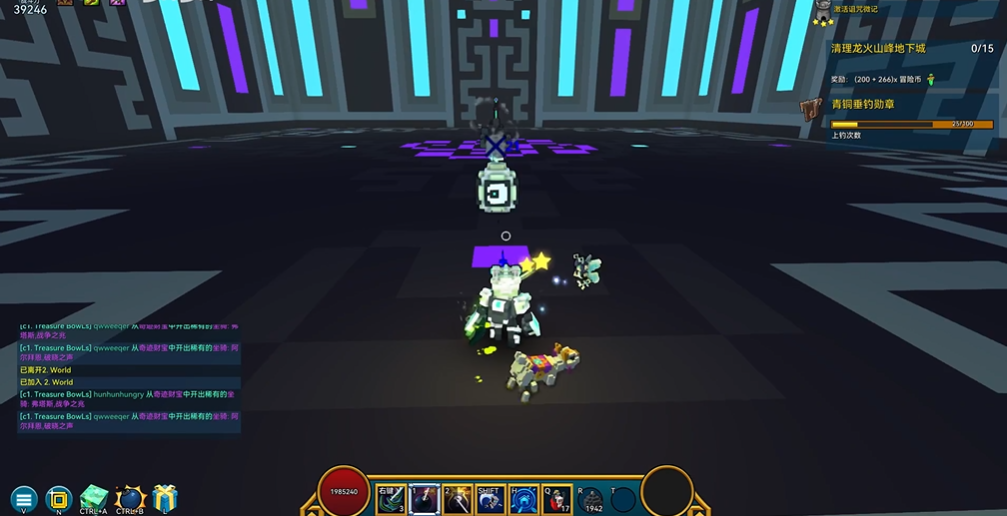Open the 清理龙火山峰地下城 dungeon objective
1007x516 pixels.
pos(878,48)
